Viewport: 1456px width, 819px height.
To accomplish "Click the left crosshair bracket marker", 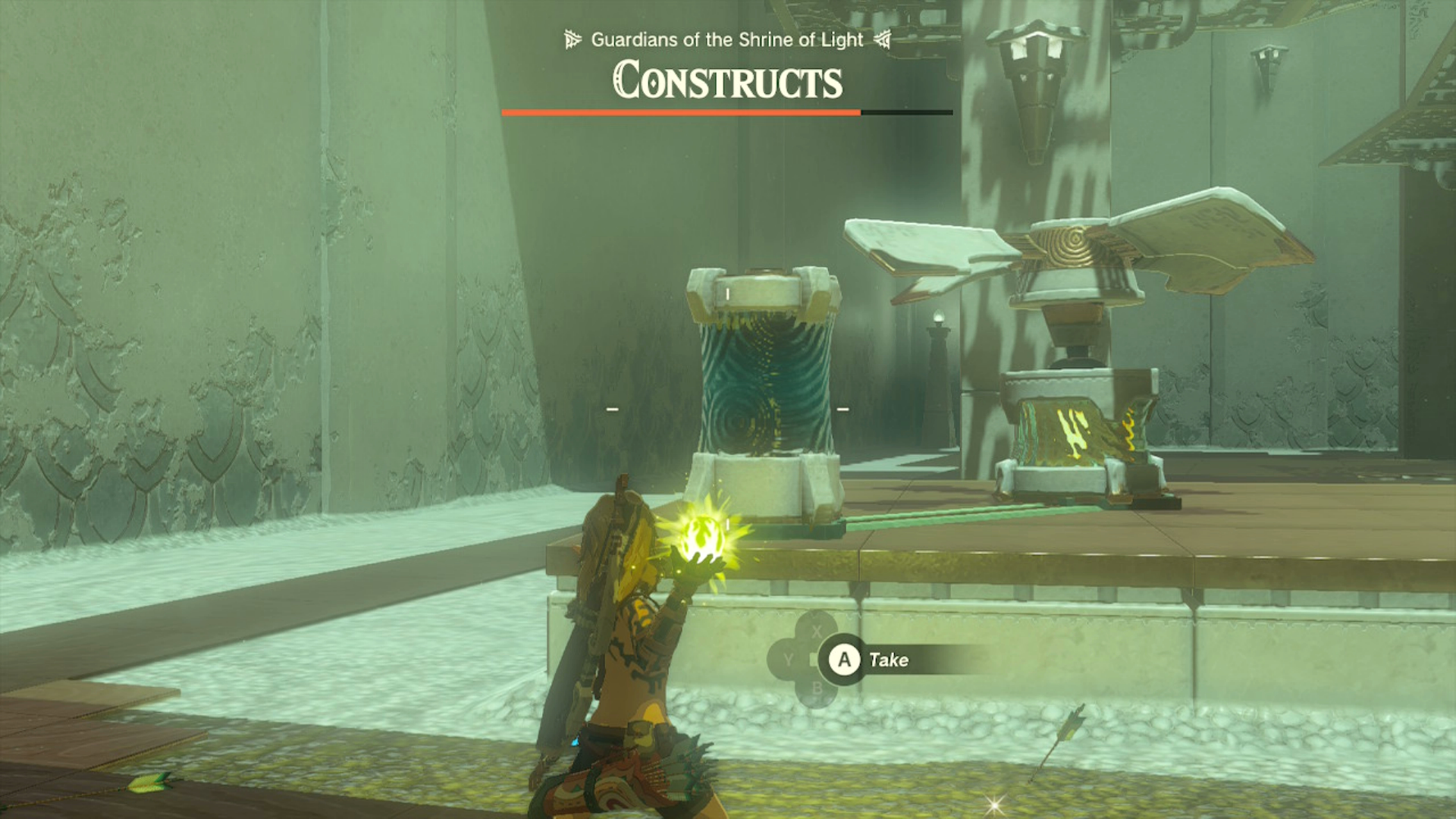I will coord(611,408).
